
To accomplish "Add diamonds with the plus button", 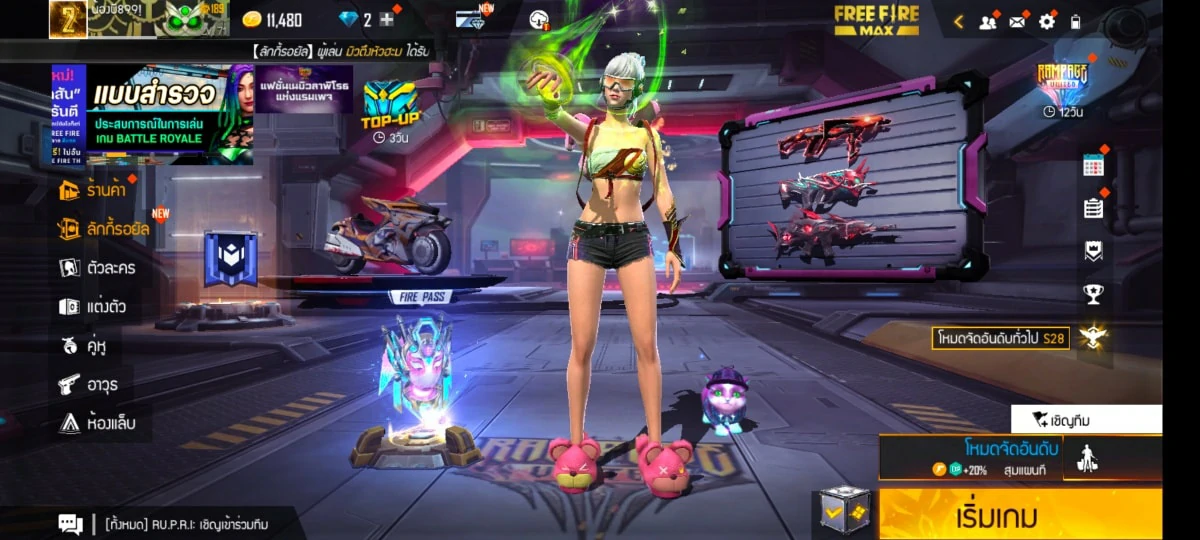I will 387,19.
